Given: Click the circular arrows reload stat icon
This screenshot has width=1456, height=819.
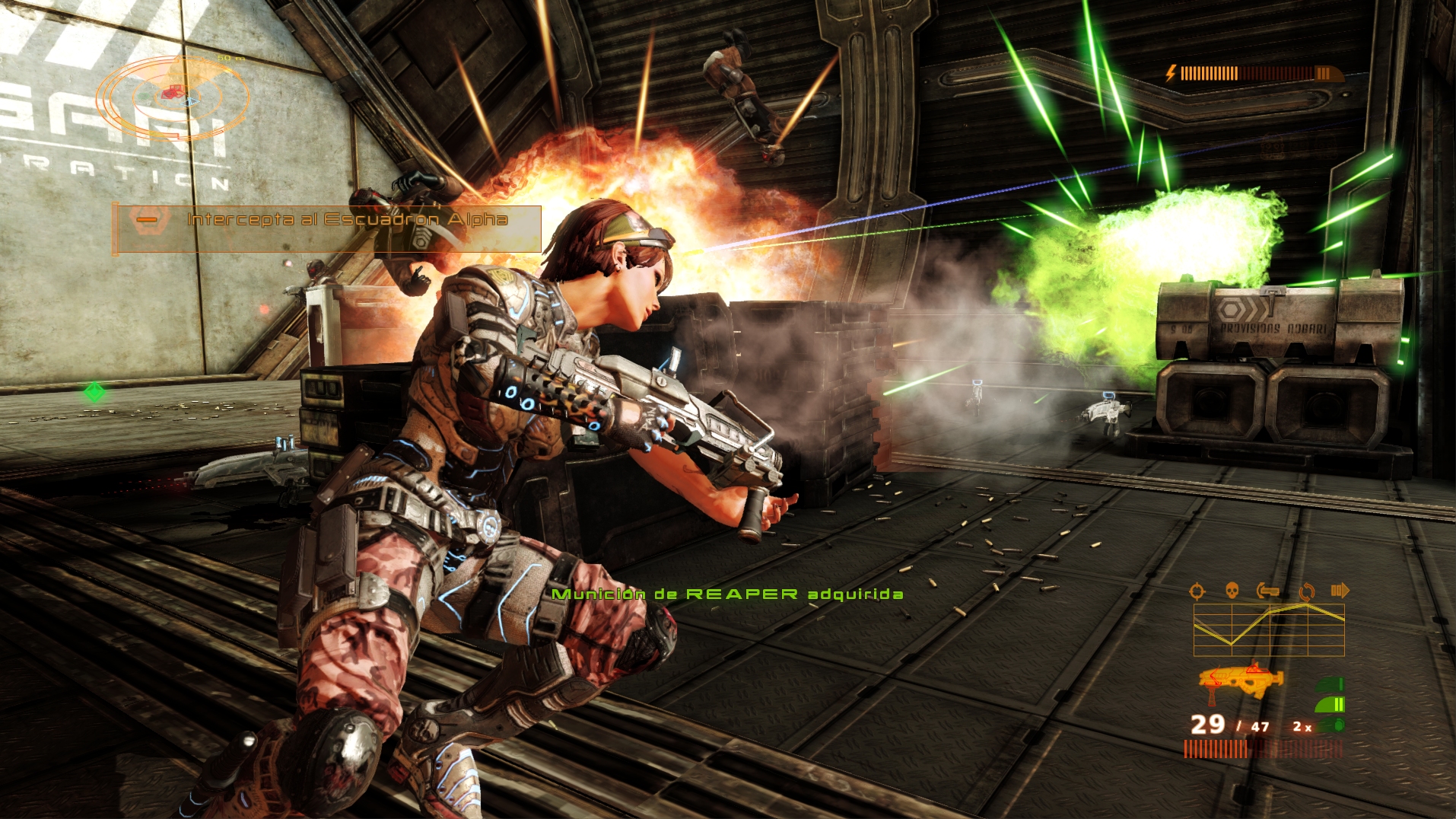Looking at the screenshot, I should tap(1306, 591).
